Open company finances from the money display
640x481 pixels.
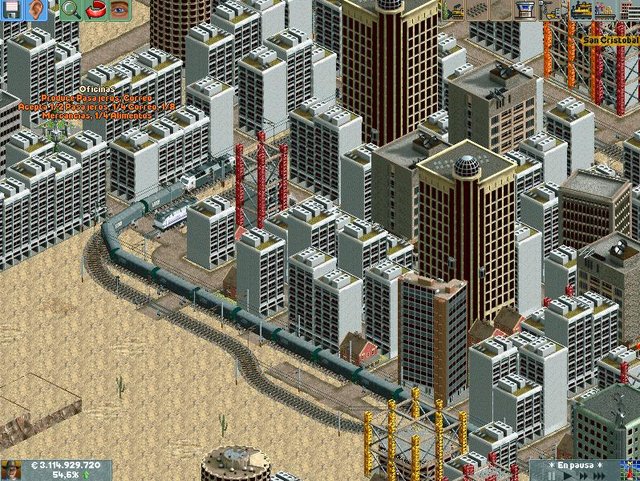coord(65,466)
